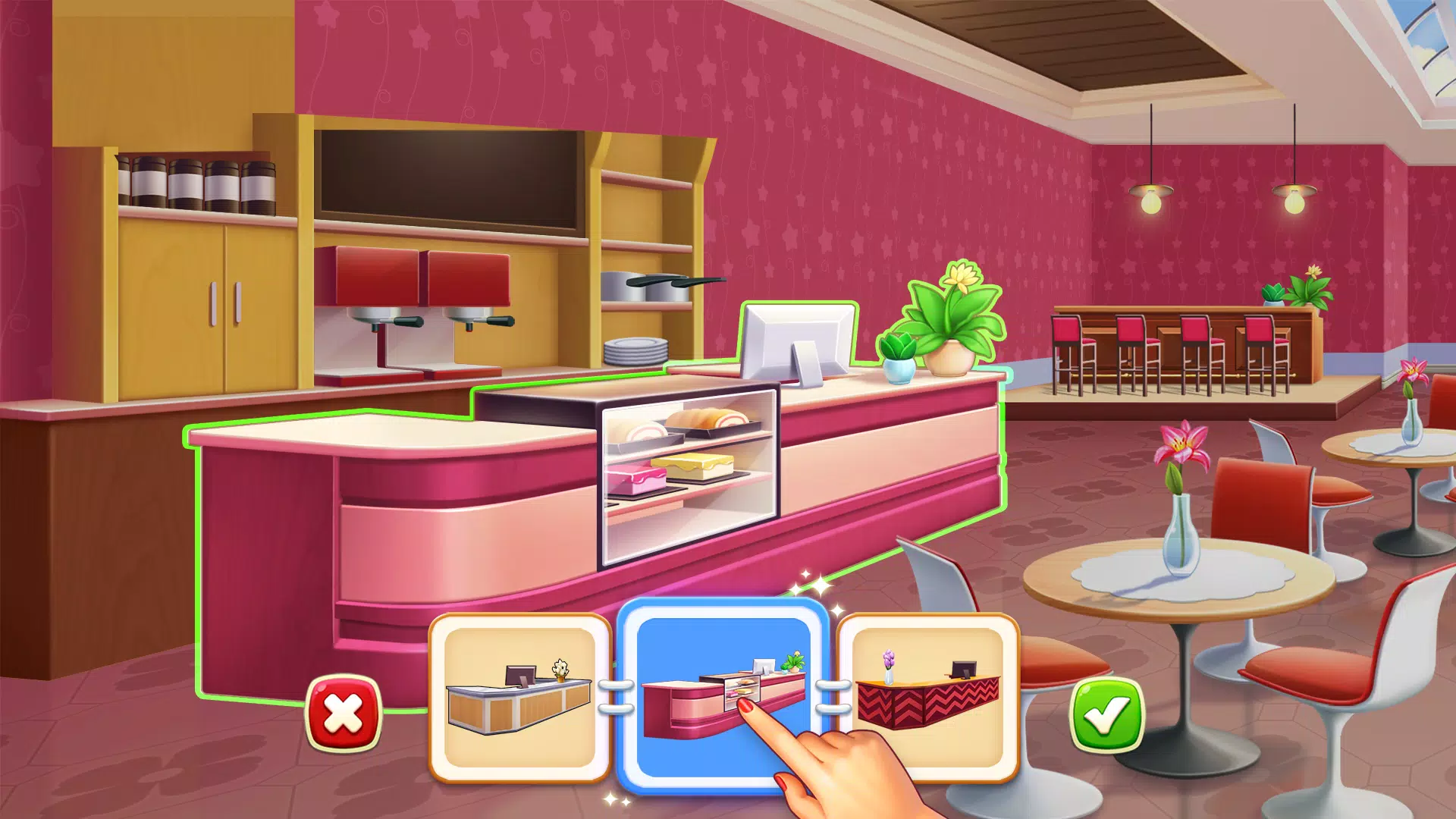Image resolution: width=1456 pixels, height=819 pixels.
Task: Click the large potted plant beside the register
Action: point(948,326)
